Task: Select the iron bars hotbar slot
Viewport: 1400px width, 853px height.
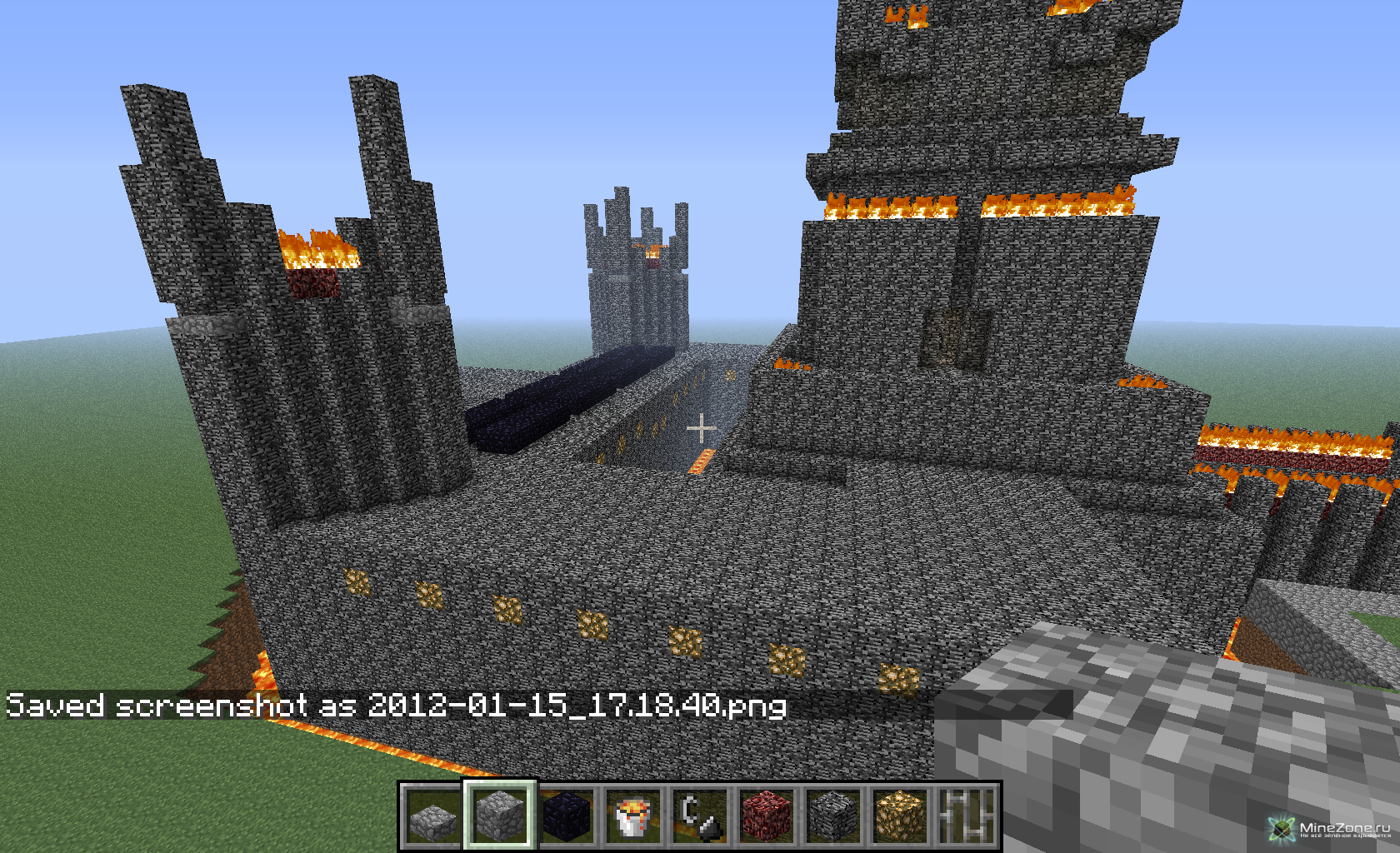Action: click(x=967, y=816)
